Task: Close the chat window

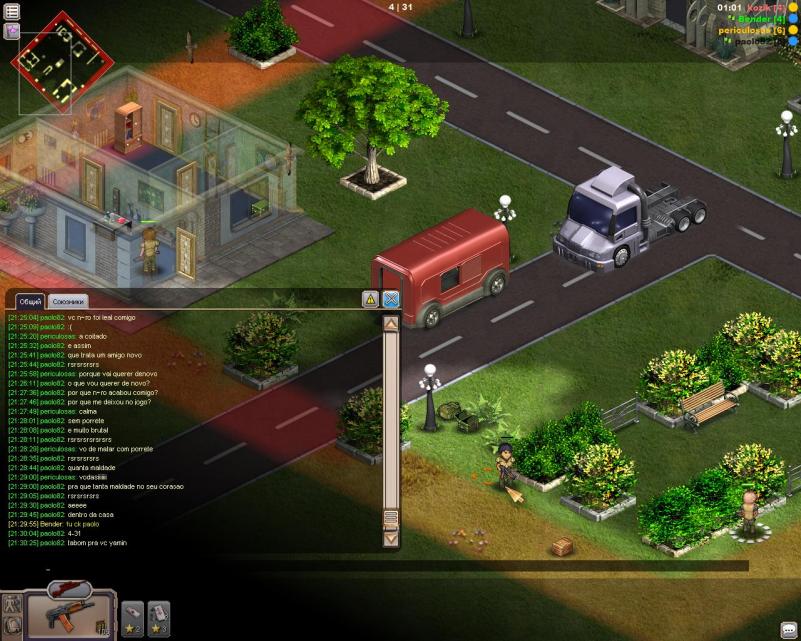Action: point(391,298)
